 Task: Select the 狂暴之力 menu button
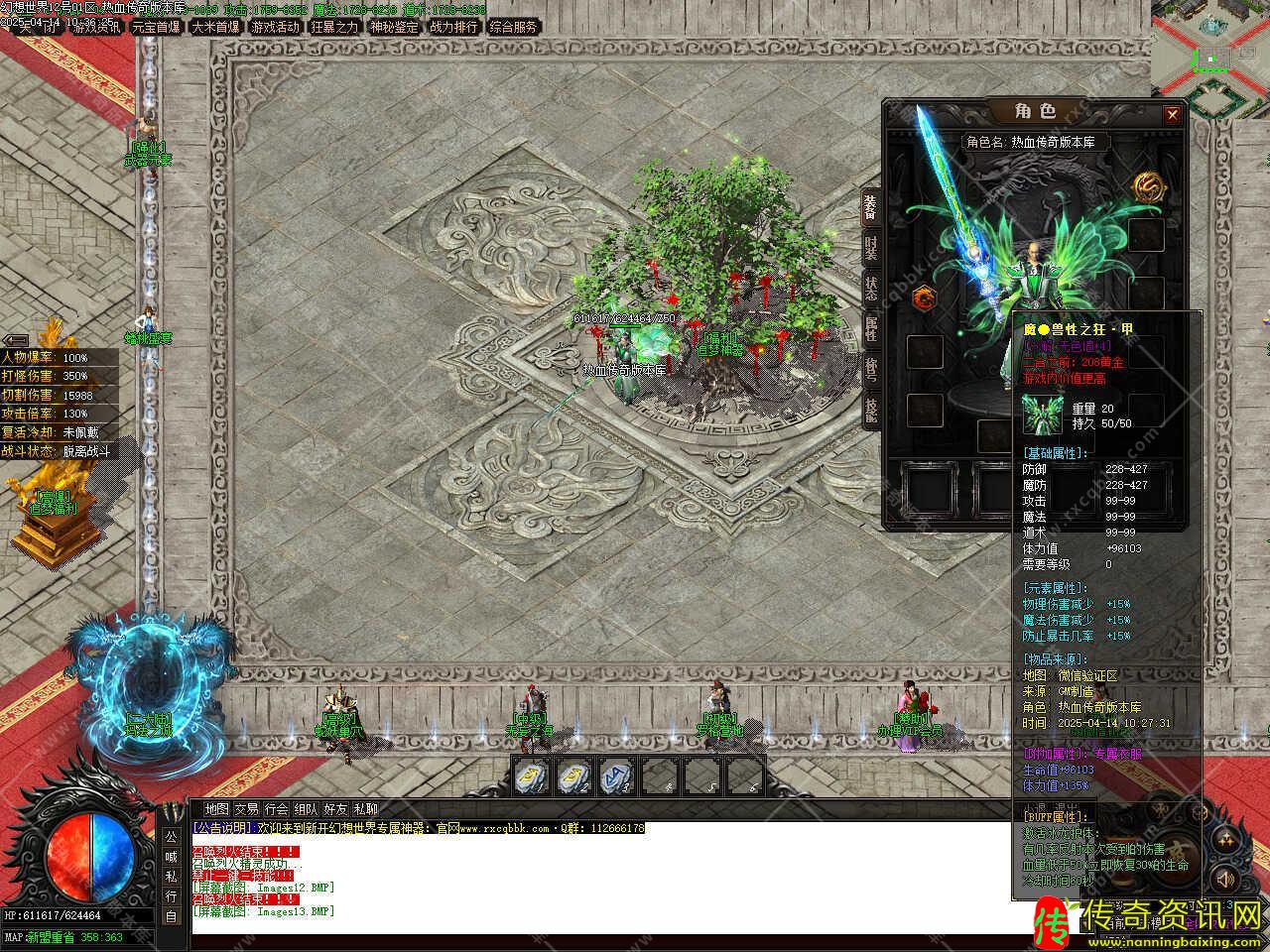click(334, 27)
